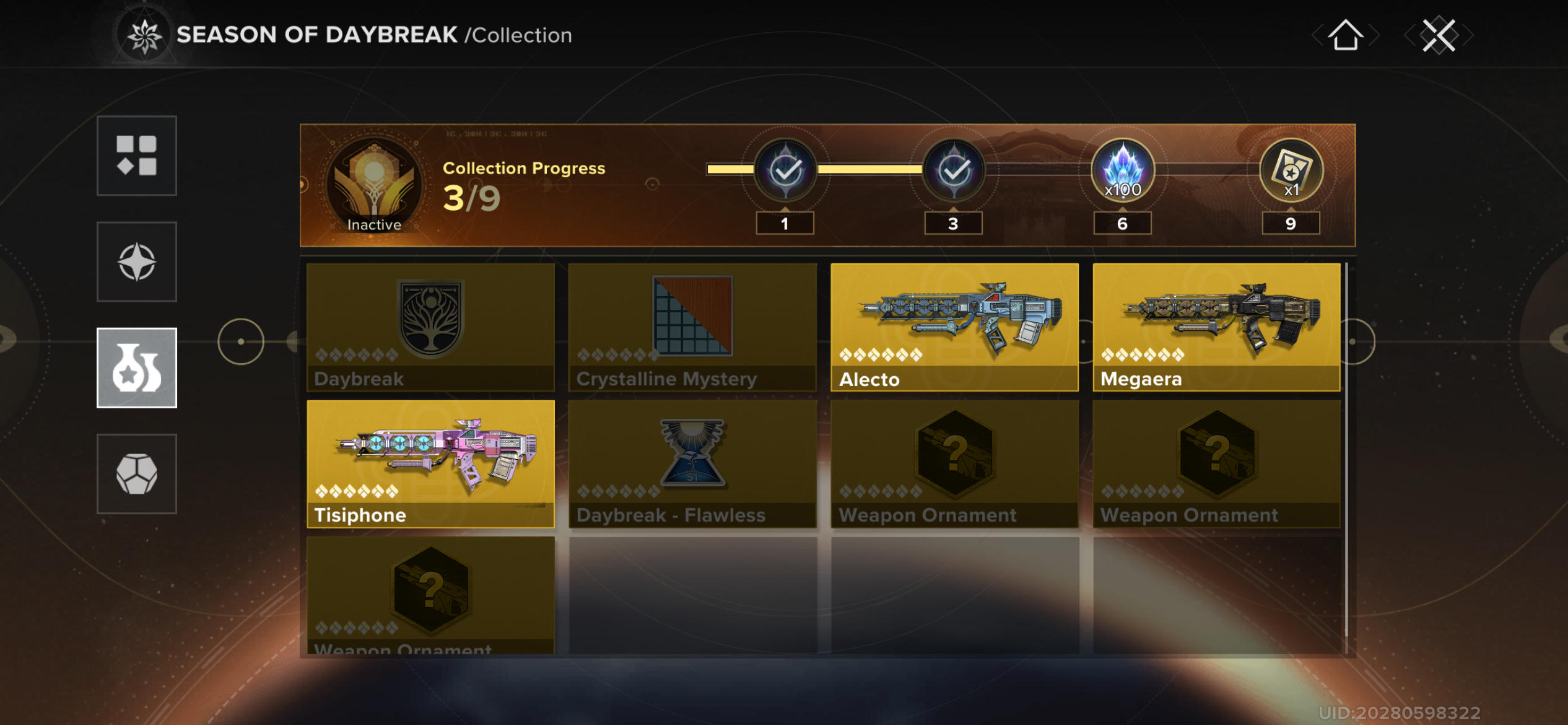Select the Daybreak - Flawless tile
The width and height of the screenshot is (1568, 725).
coord(692,464)
